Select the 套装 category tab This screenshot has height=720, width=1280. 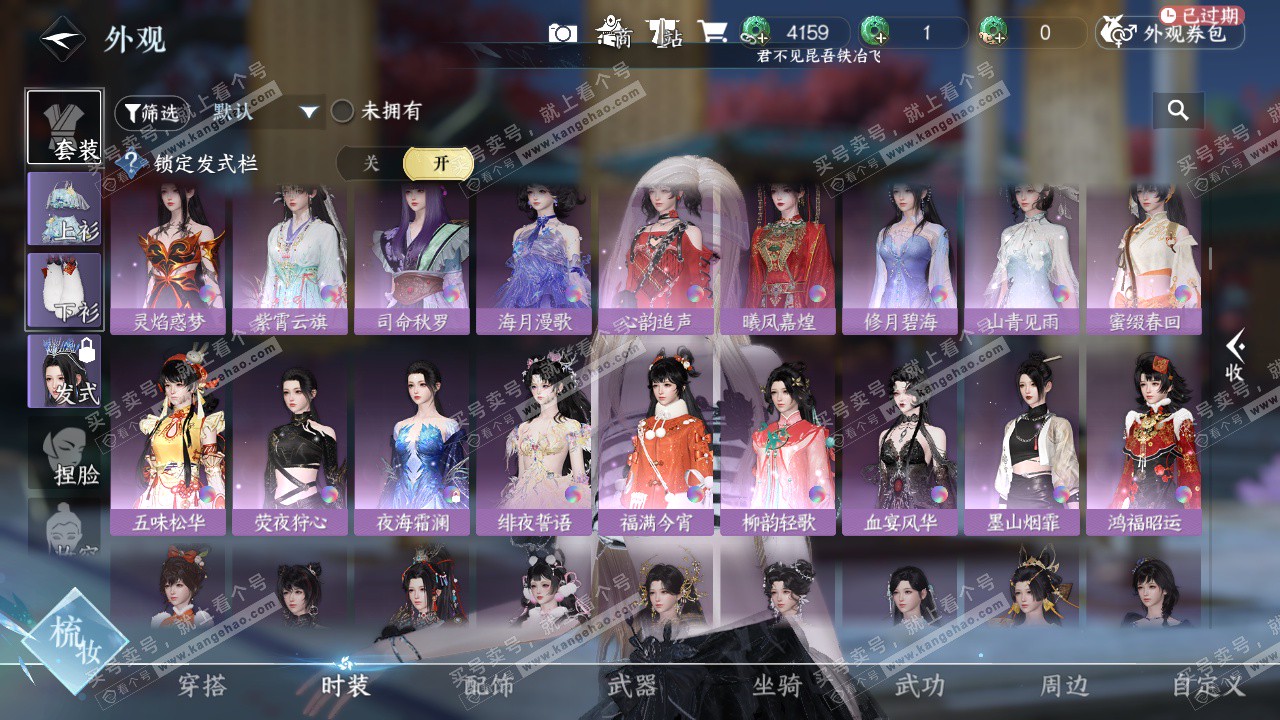click(x=64, y=128)
